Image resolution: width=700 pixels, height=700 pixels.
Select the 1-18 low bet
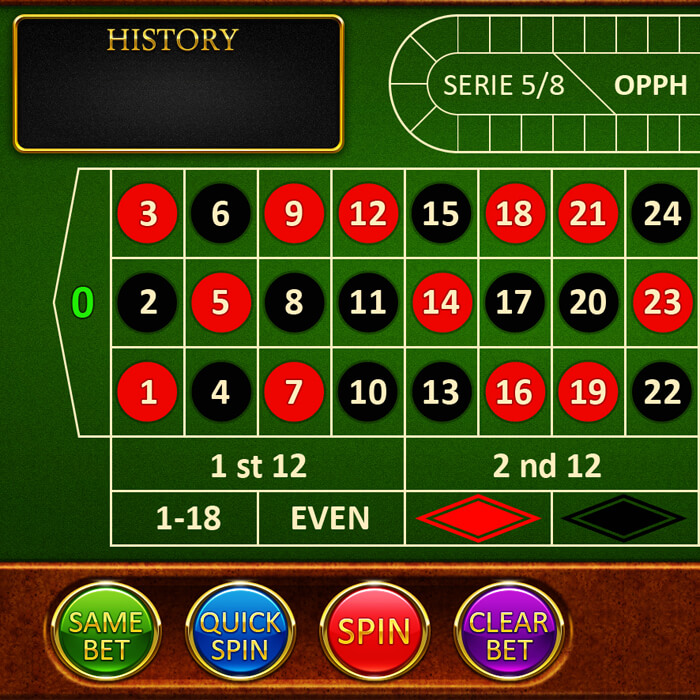pos(185,518)
